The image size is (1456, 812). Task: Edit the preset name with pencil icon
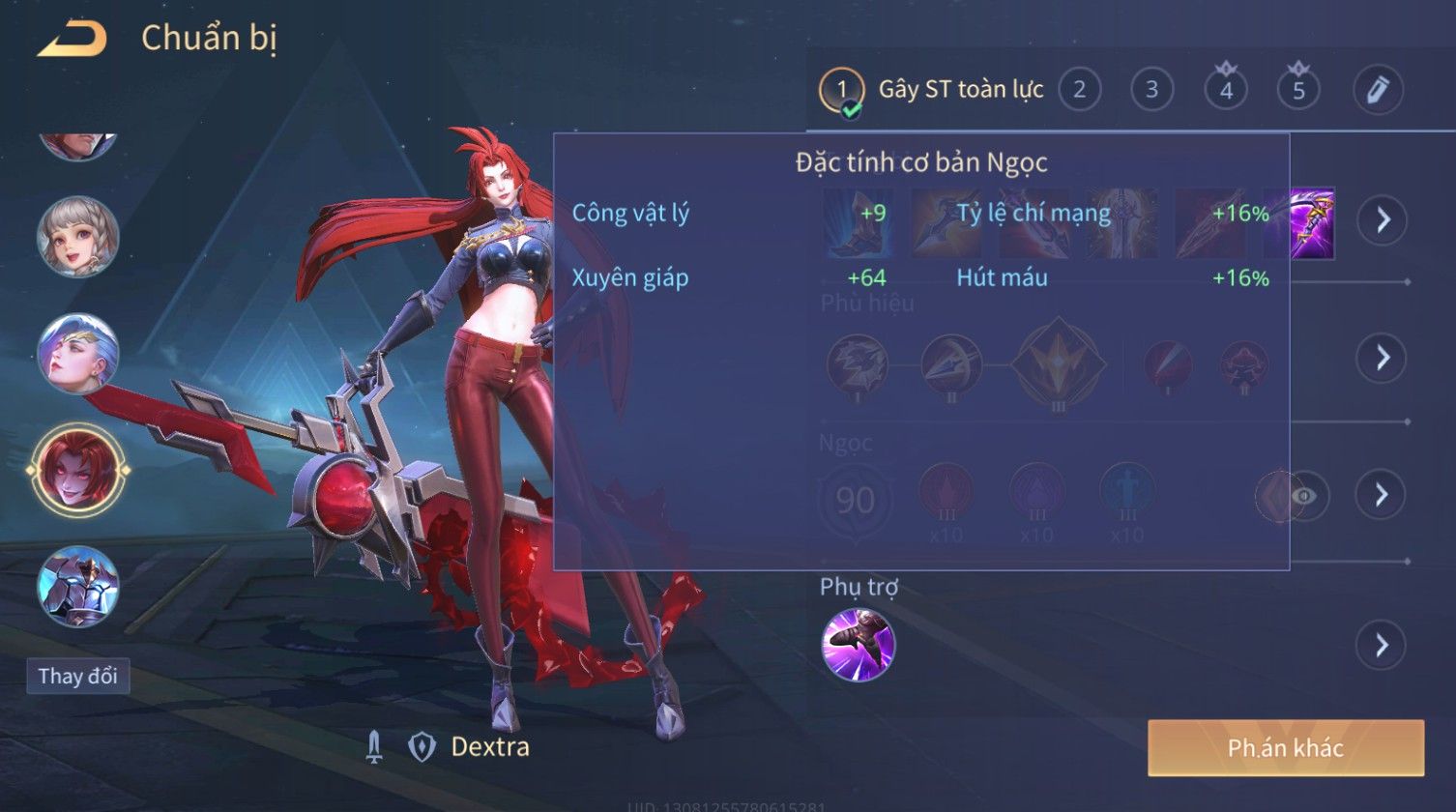tap(1377, 90)
